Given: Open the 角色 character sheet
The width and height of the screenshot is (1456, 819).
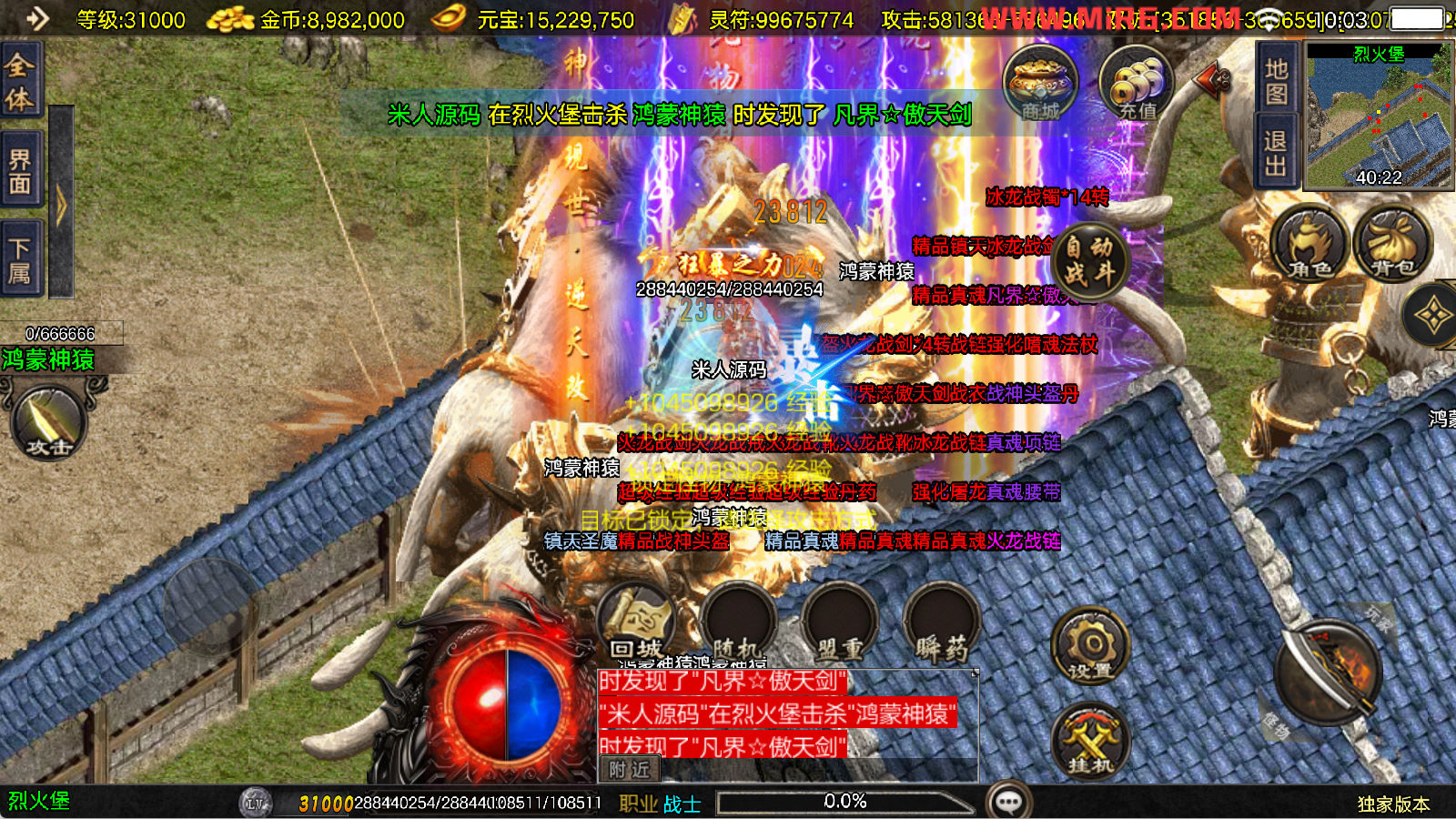Looking at the screenshot, I should click(x=1309, y=243).
